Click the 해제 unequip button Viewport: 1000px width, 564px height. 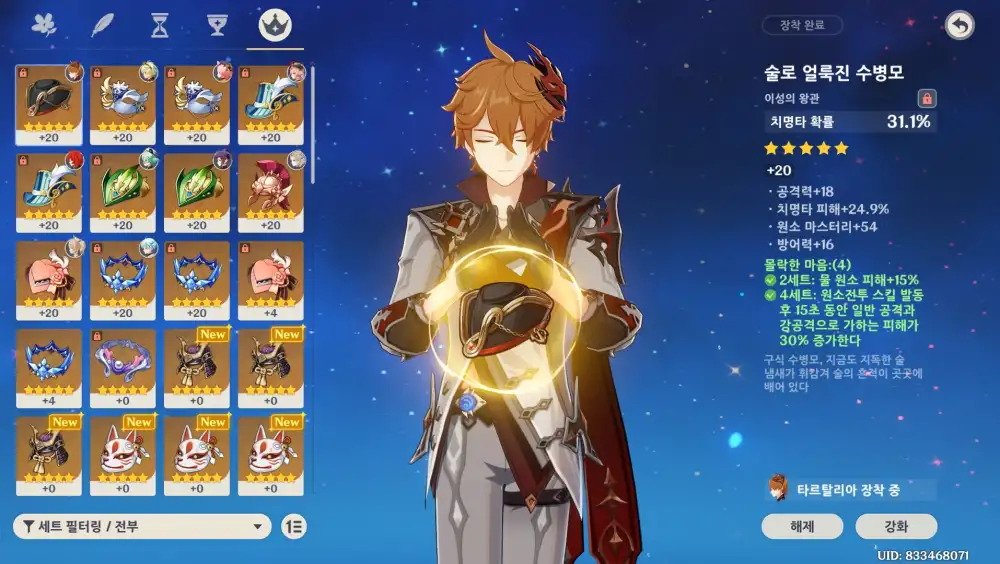(802, 527)
